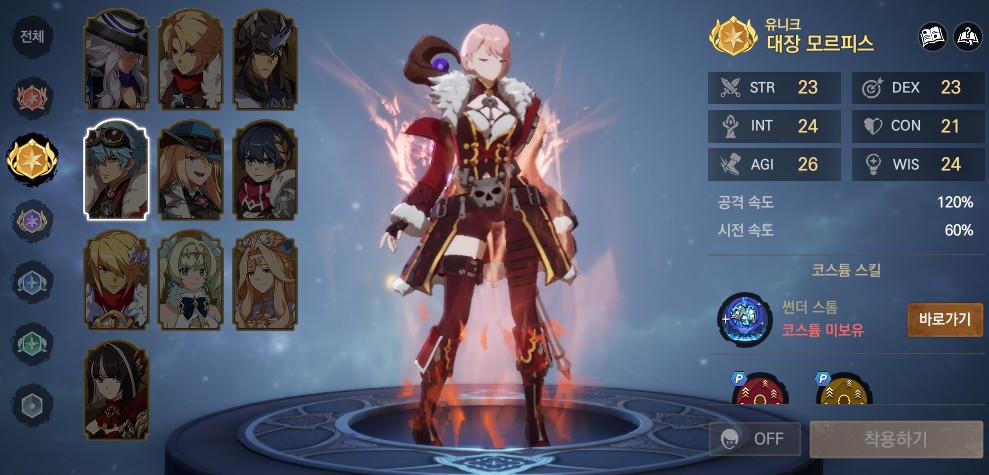Pick the black-haired girl with white streak
The image size is (989, 475).
116,391
